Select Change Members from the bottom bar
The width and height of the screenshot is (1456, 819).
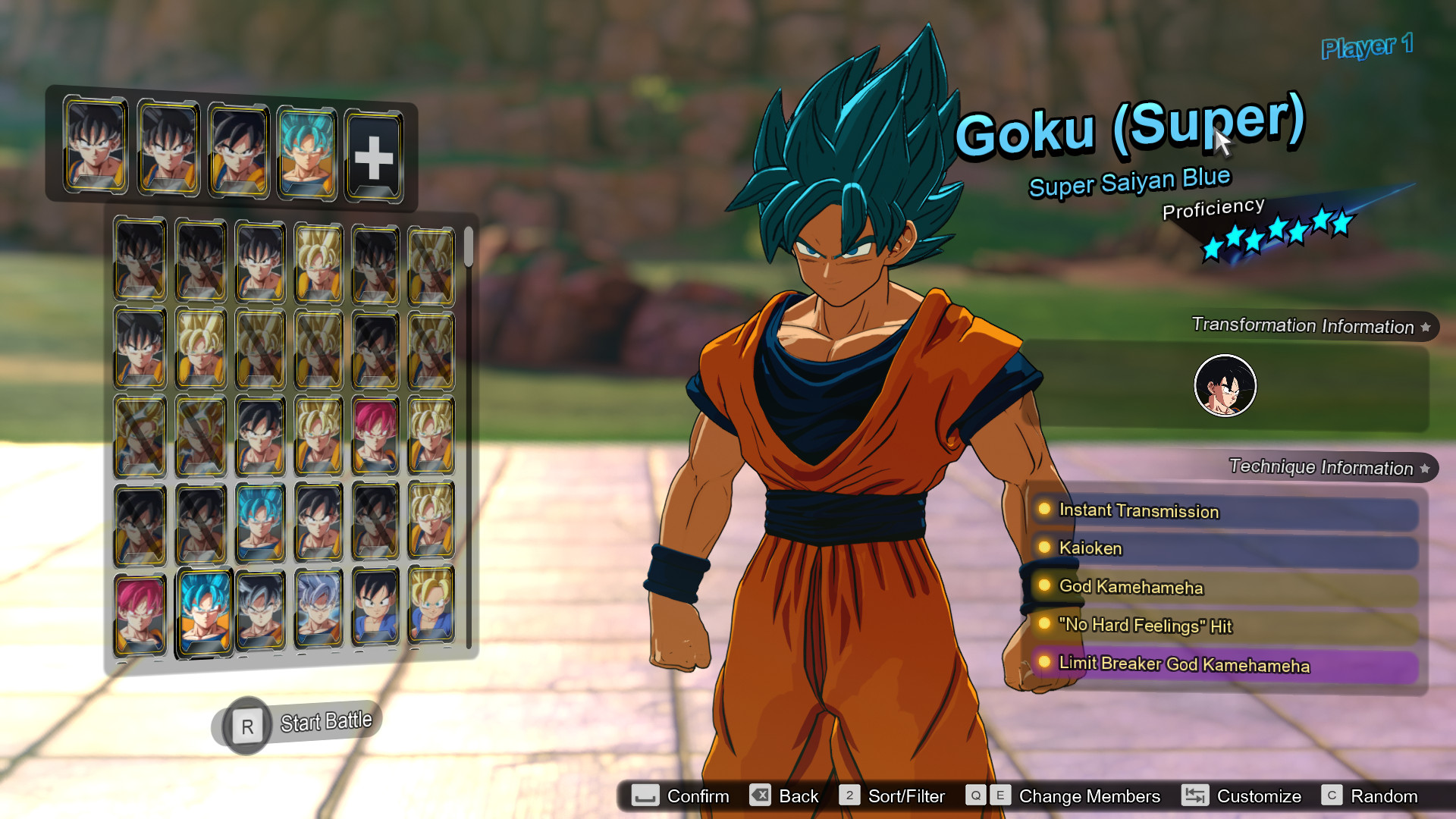[1088, 796]
